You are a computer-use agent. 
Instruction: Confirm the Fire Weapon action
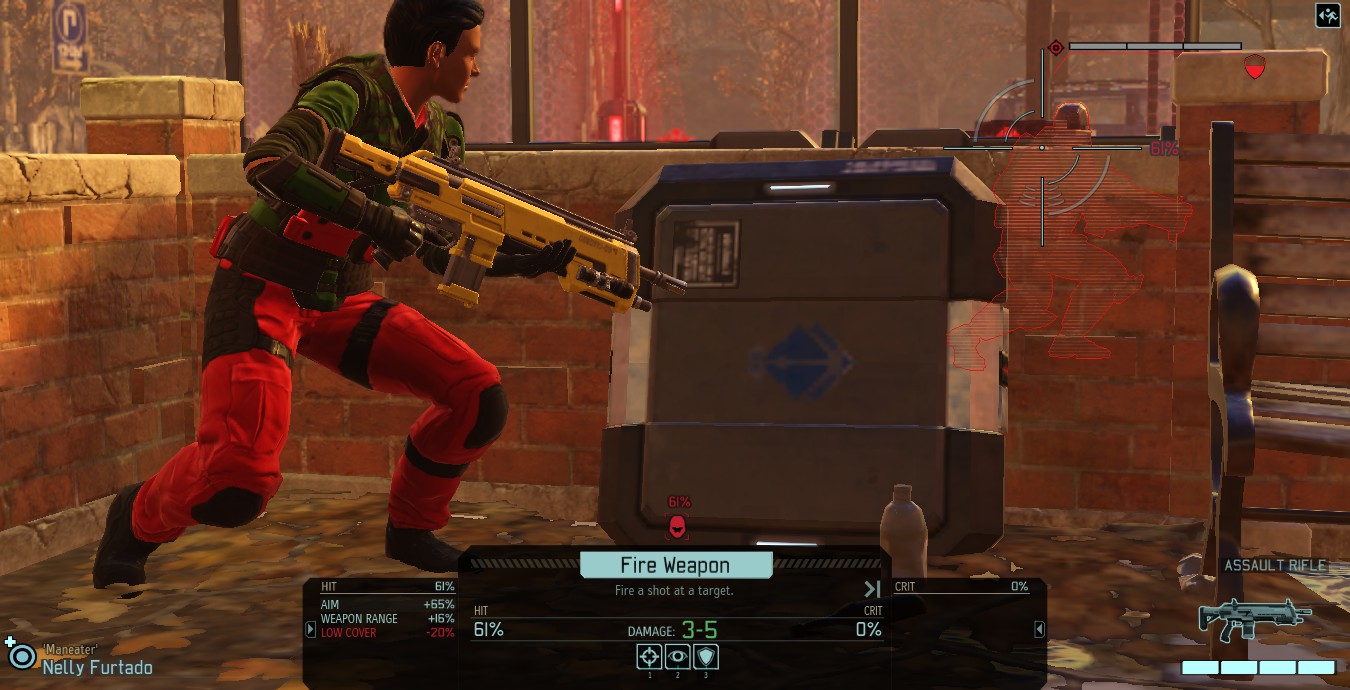676,566
